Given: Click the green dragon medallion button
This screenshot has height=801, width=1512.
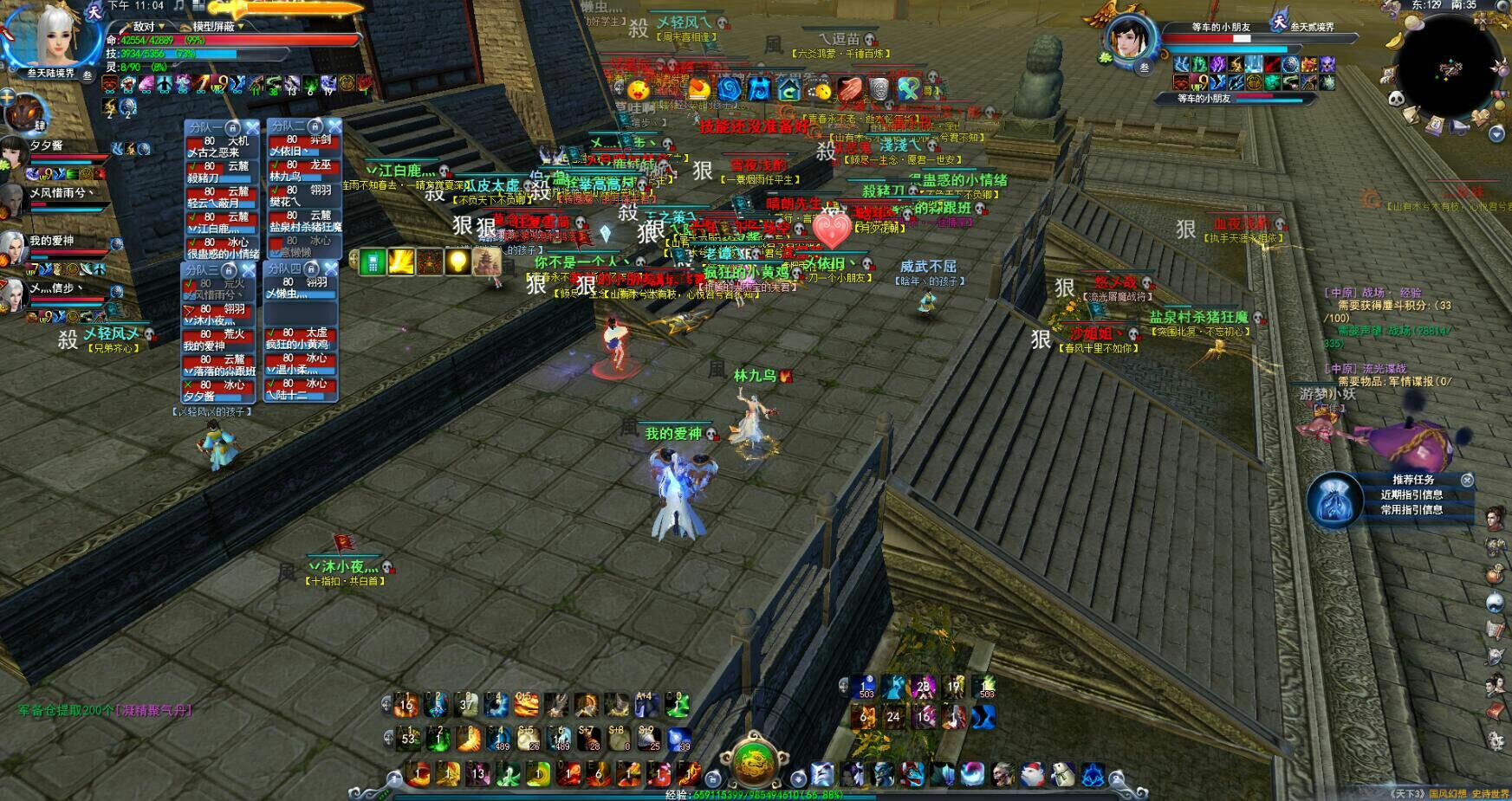Looking at the screenshot, I should click(x=755, y=760).
